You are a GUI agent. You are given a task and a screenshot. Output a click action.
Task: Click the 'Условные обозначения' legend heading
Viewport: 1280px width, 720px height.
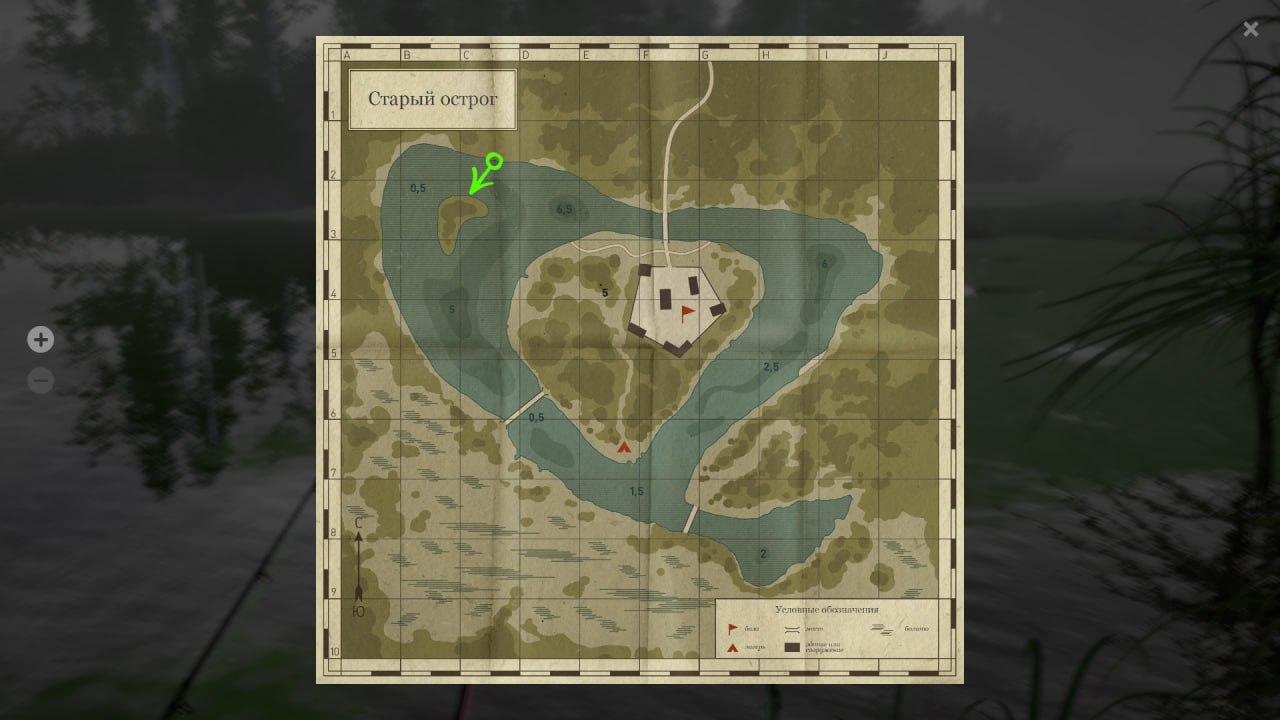point(827,609)
